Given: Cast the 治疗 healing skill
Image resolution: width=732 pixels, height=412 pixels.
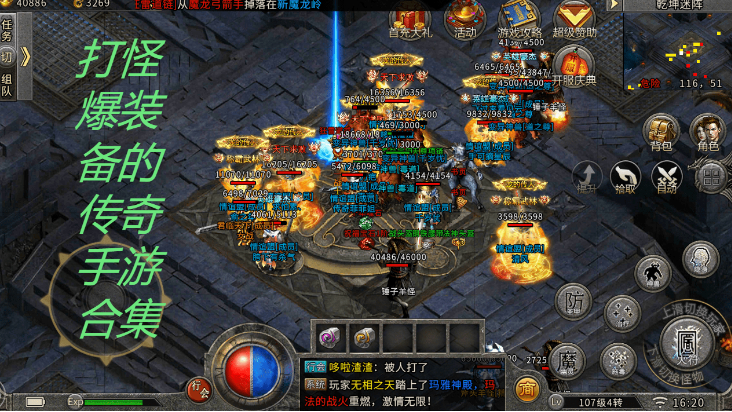Looking at the screenshot, I should point(620,314).
